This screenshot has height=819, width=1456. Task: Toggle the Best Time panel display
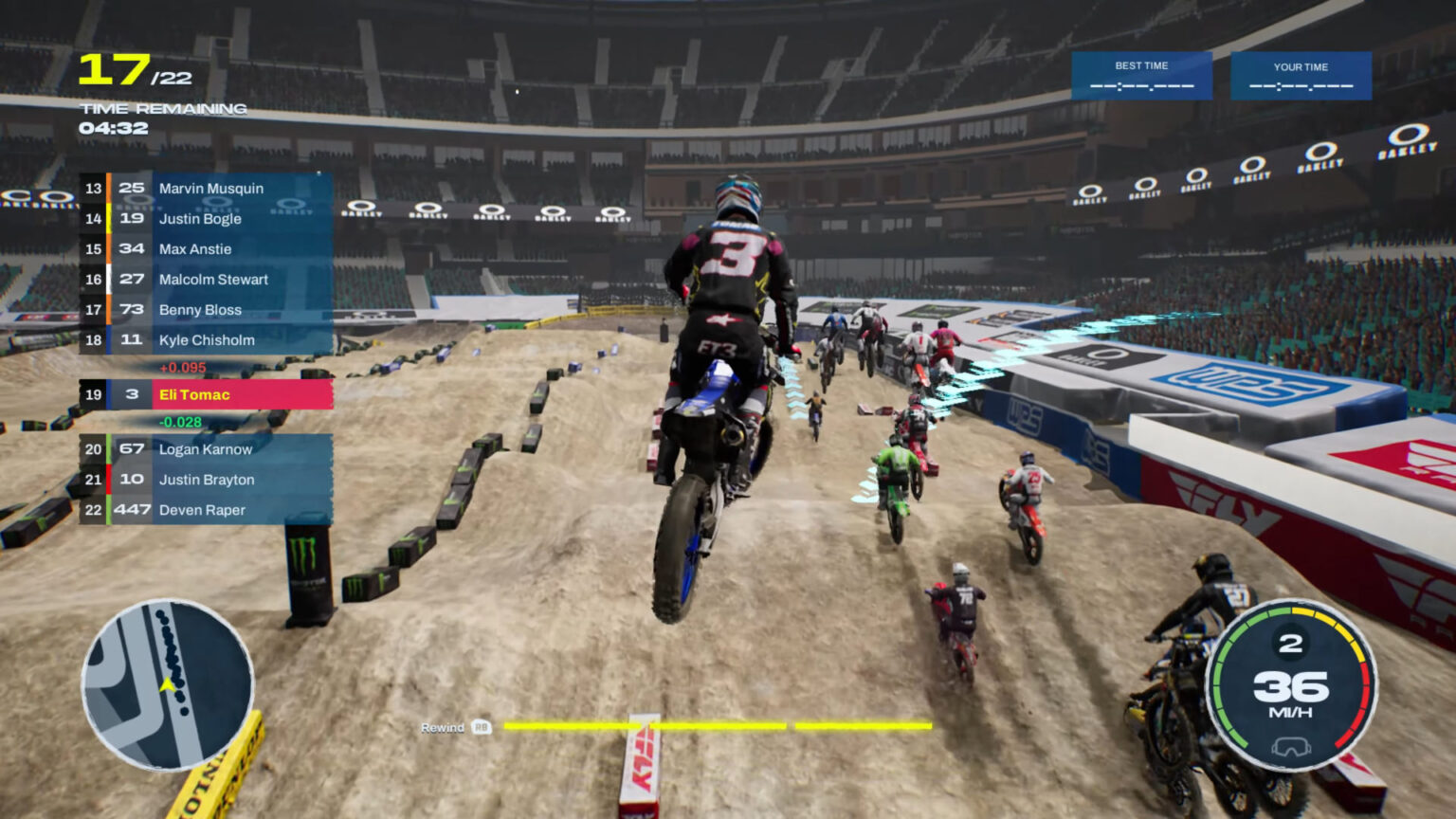coord(1141,76)
